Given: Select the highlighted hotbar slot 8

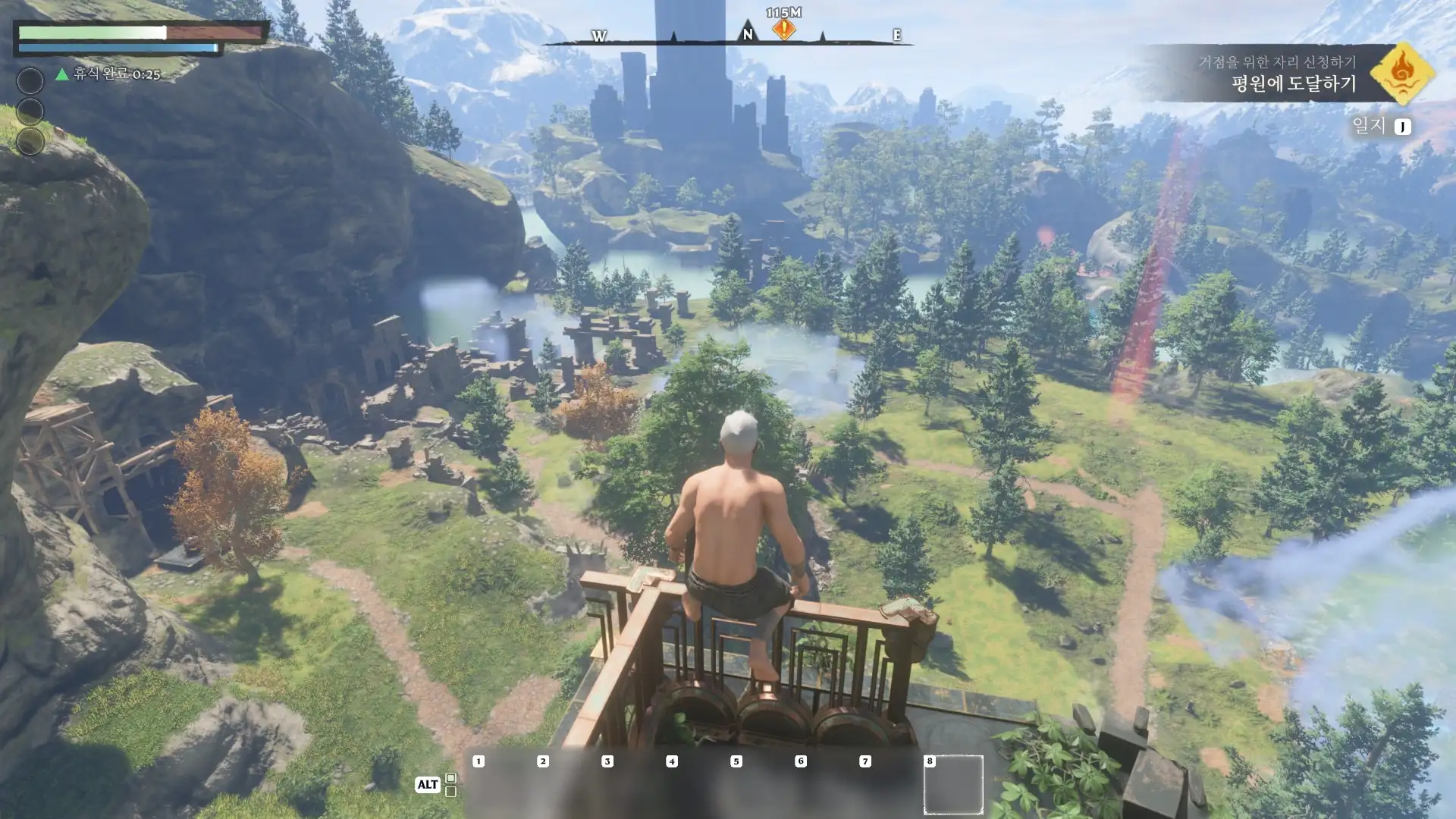Looking at the screenshot, I should pos(953,784).
